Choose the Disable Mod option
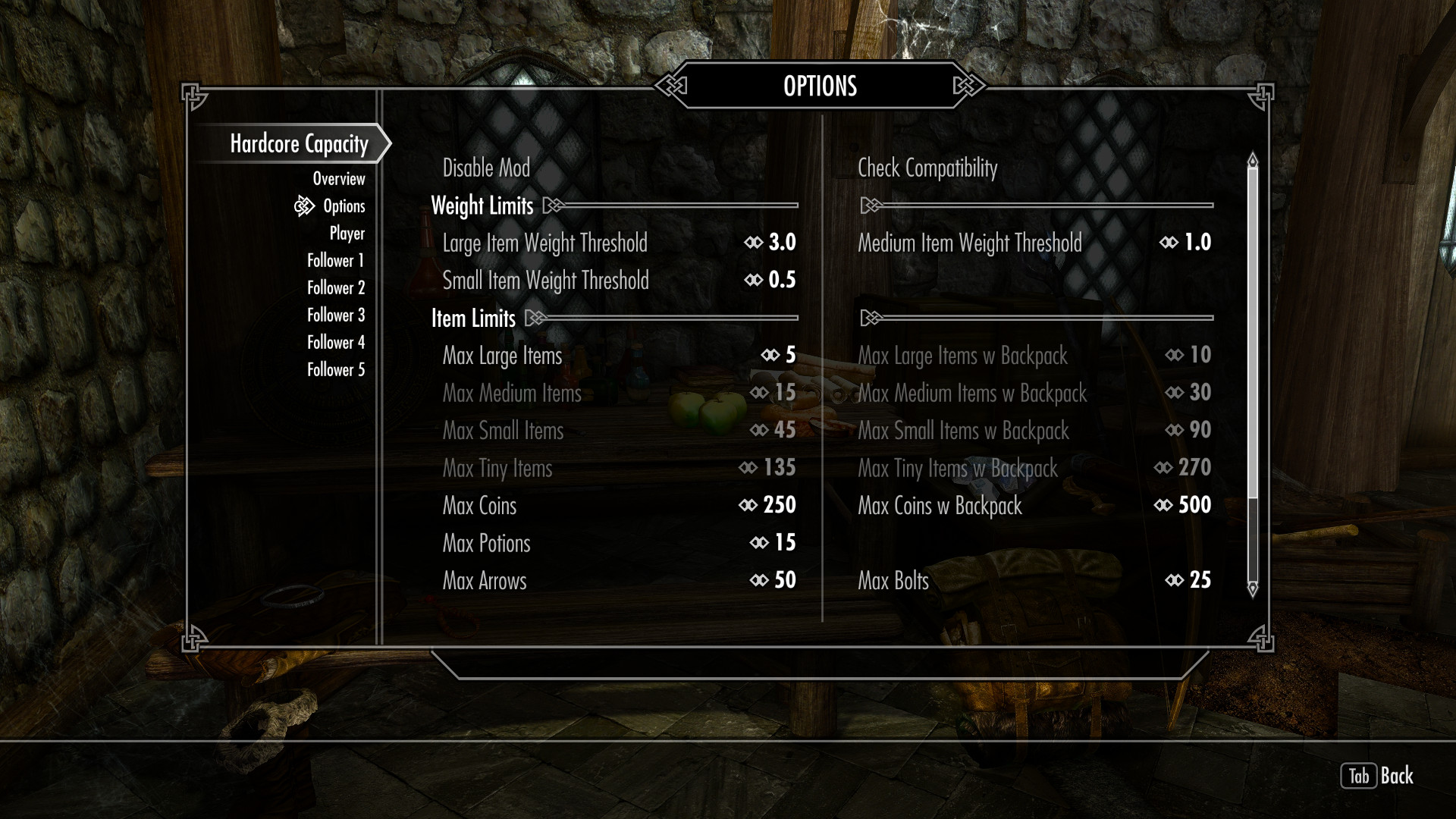 click(486, 168)
